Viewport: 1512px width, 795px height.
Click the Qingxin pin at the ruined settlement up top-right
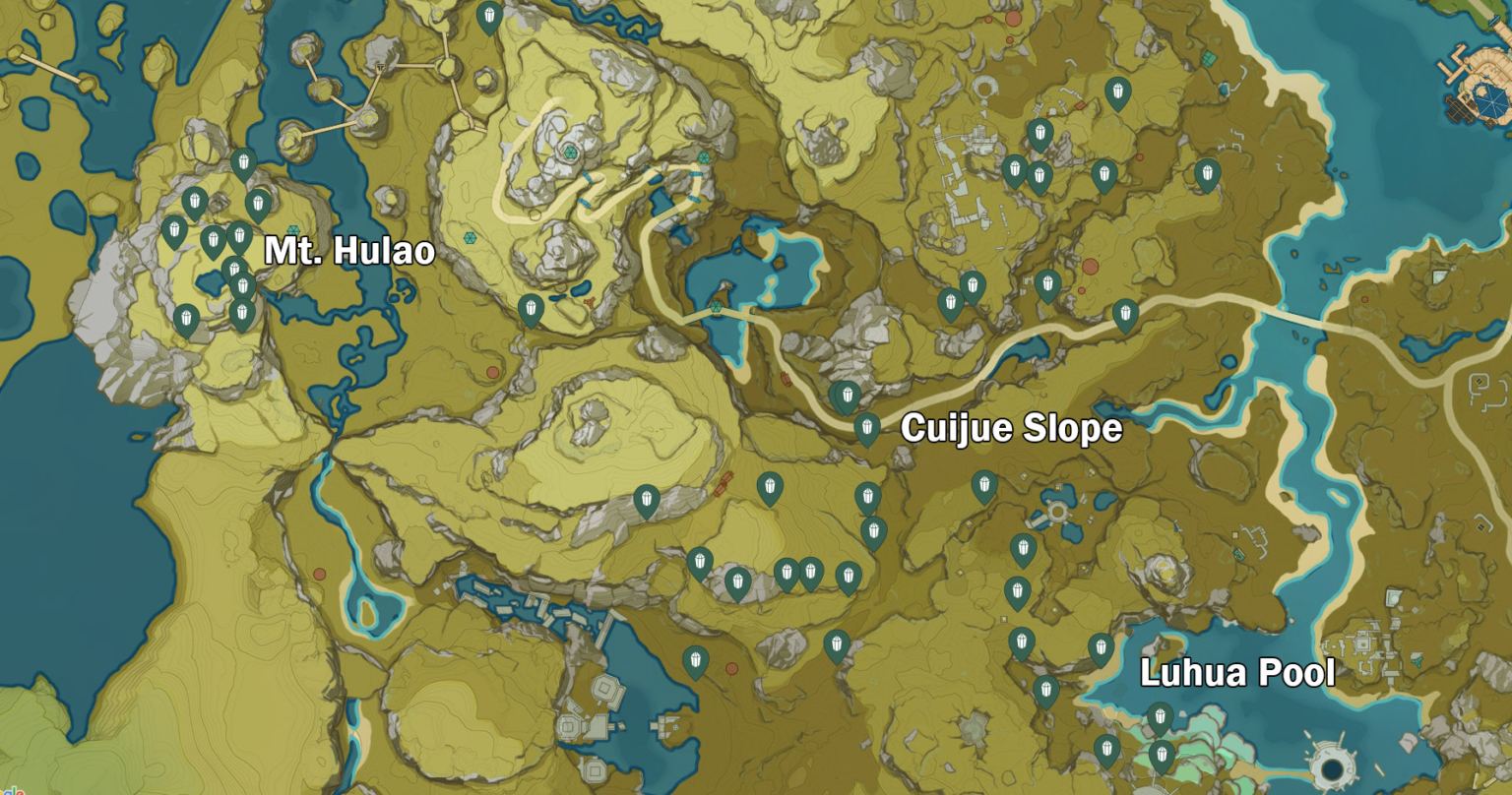tap(1014, 169)
